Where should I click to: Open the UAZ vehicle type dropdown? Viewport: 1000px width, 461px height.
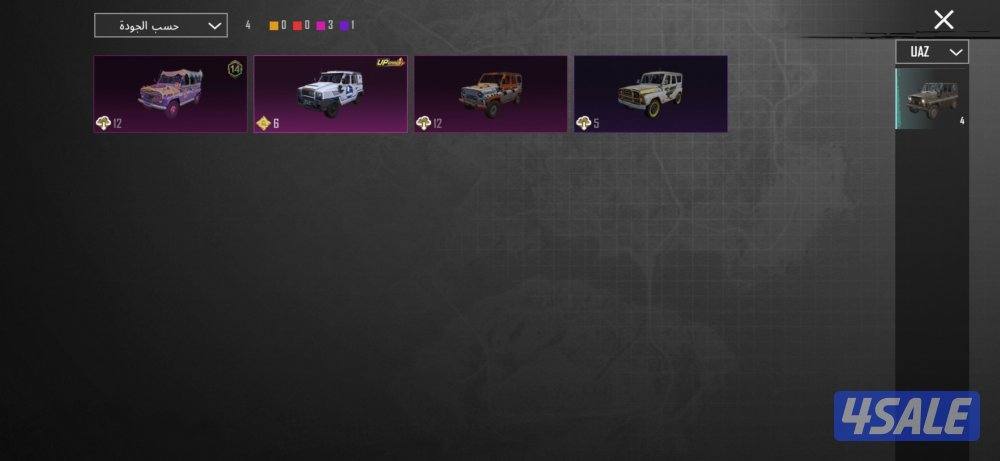[x=931, y=52]
